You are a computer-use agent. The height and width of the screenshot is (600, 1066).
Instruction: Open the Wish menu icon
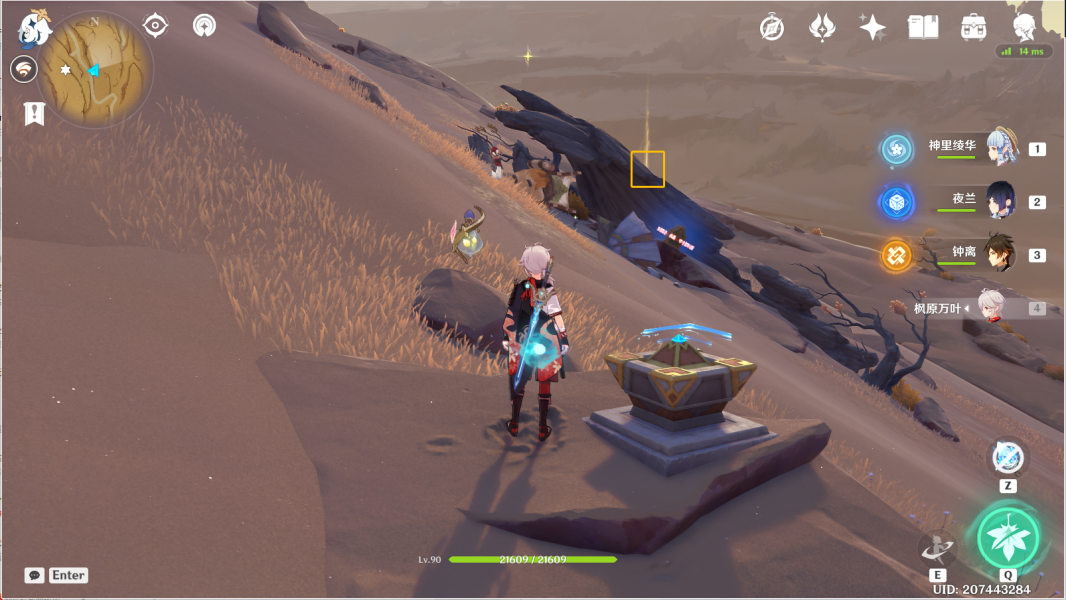822,27
